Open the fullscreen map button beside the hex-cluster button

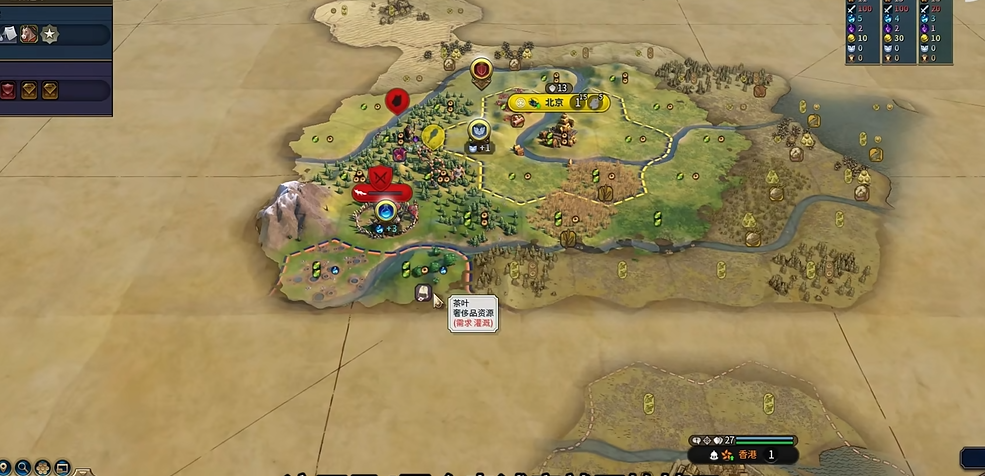tap(61, 467)
